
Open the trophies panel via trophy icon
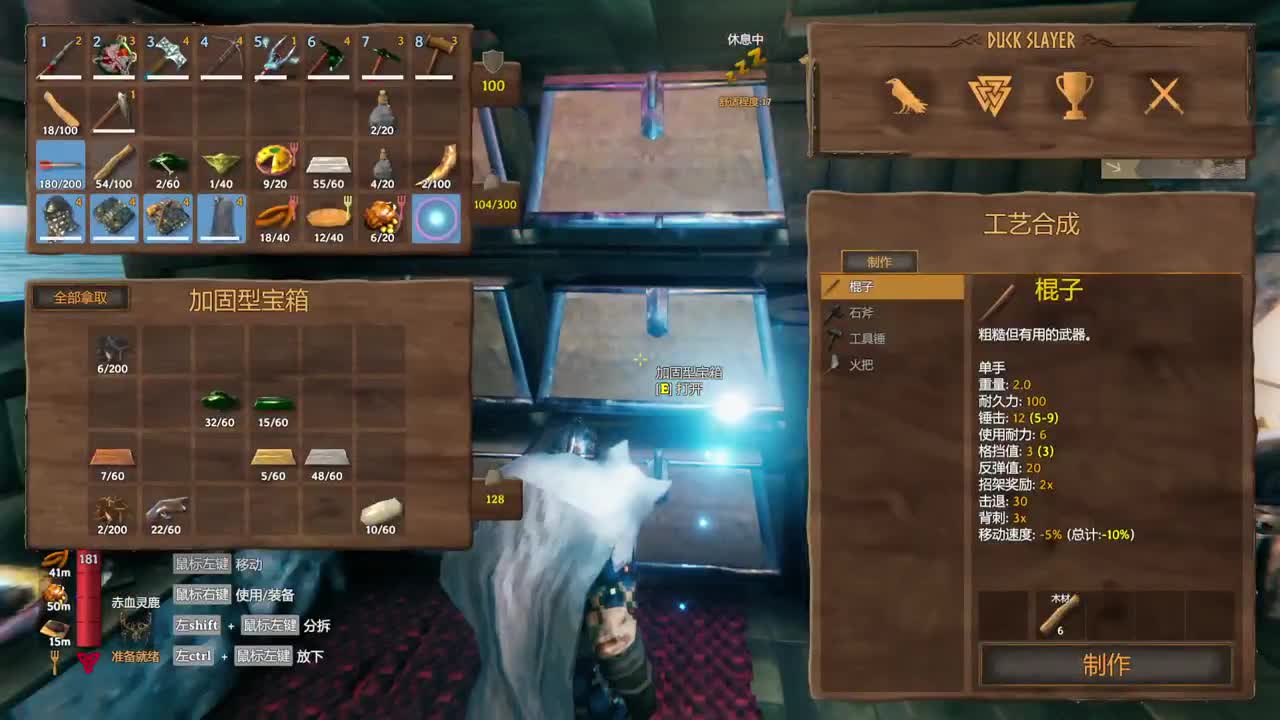(x=1073, y=96)
